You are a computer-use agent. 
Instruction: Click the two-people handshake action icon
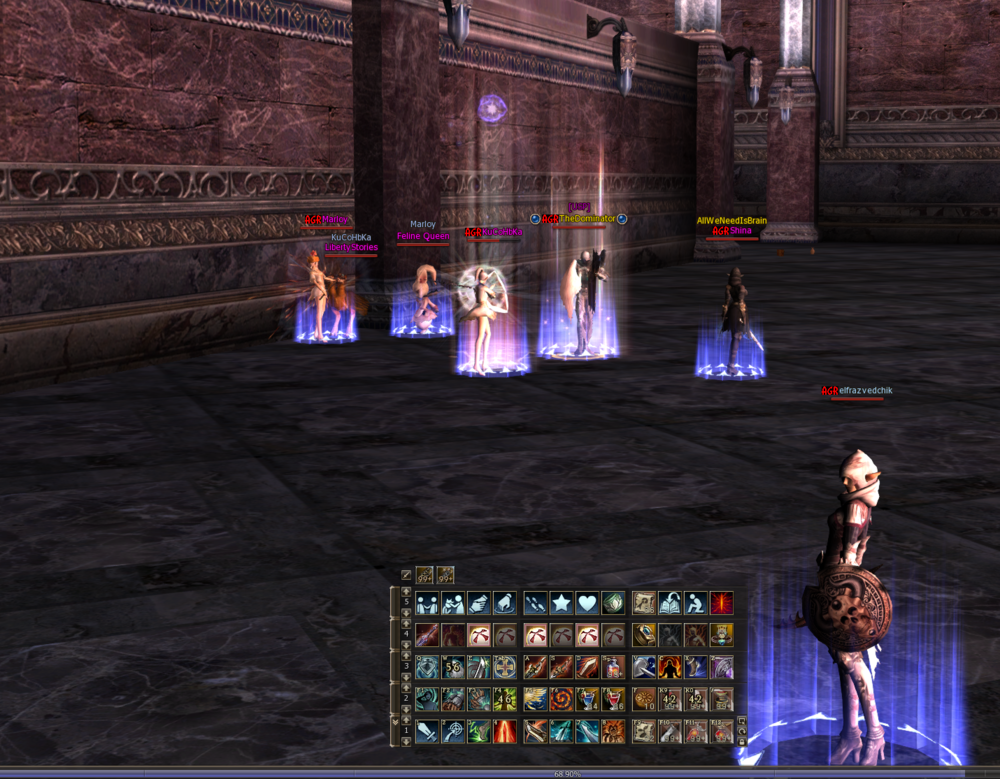[428, 603]
